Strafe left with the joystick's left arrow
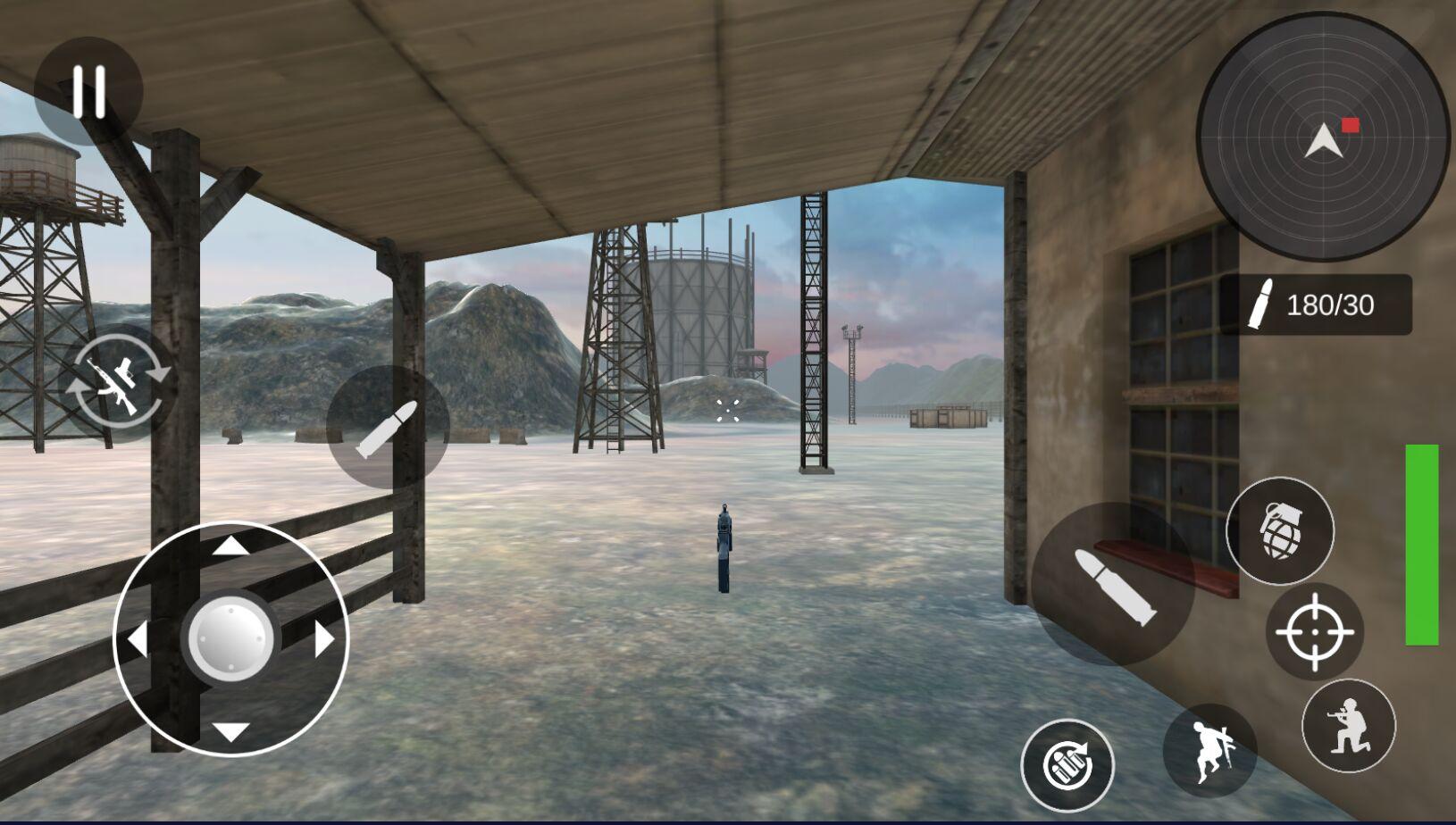Image resolution: width=1456 pixels, height=825 pixels. click(x=137, y=639)
